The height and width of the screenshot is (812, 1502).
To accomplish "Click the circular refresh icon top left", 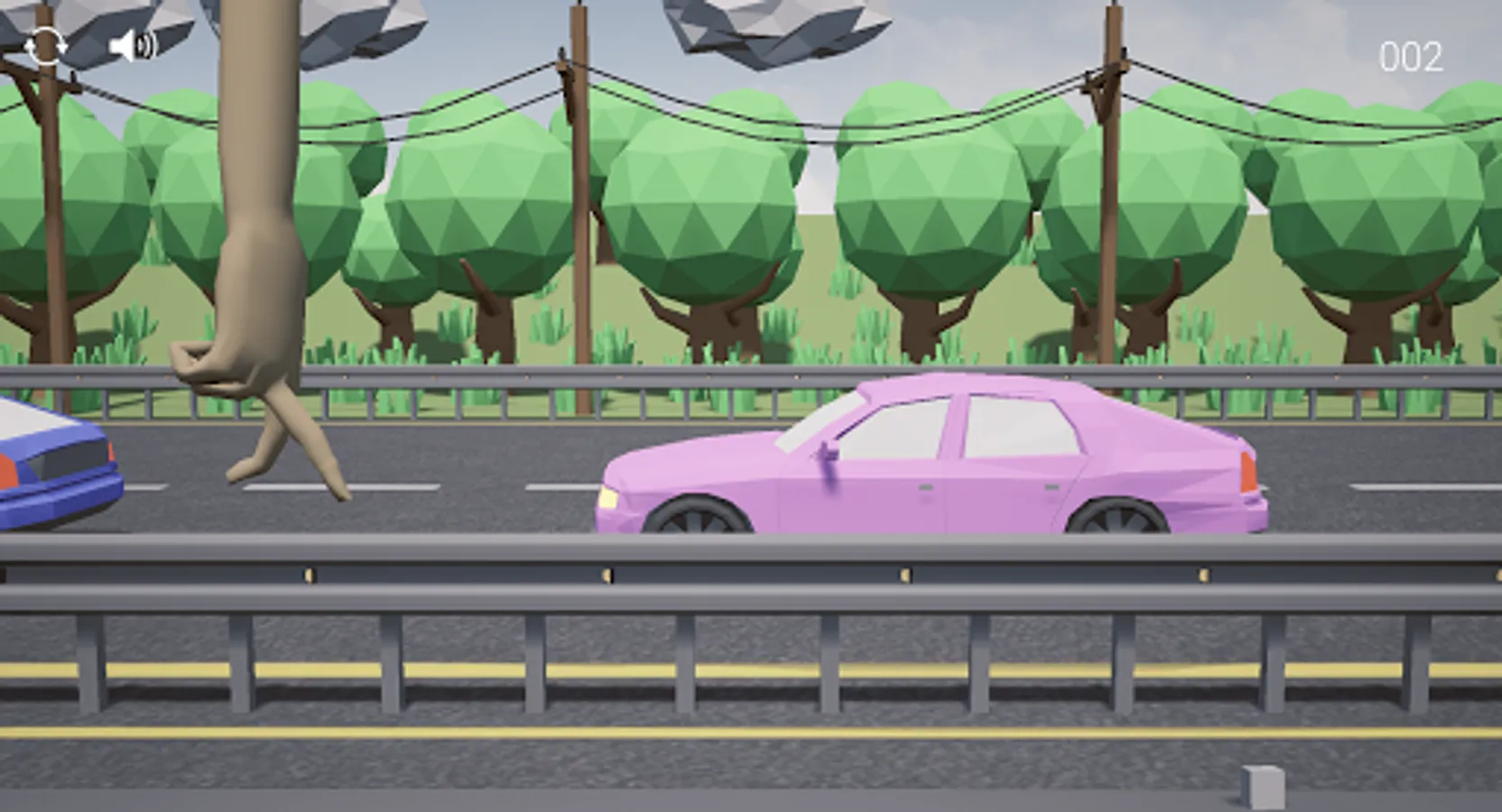I will [x=46, y=46].
